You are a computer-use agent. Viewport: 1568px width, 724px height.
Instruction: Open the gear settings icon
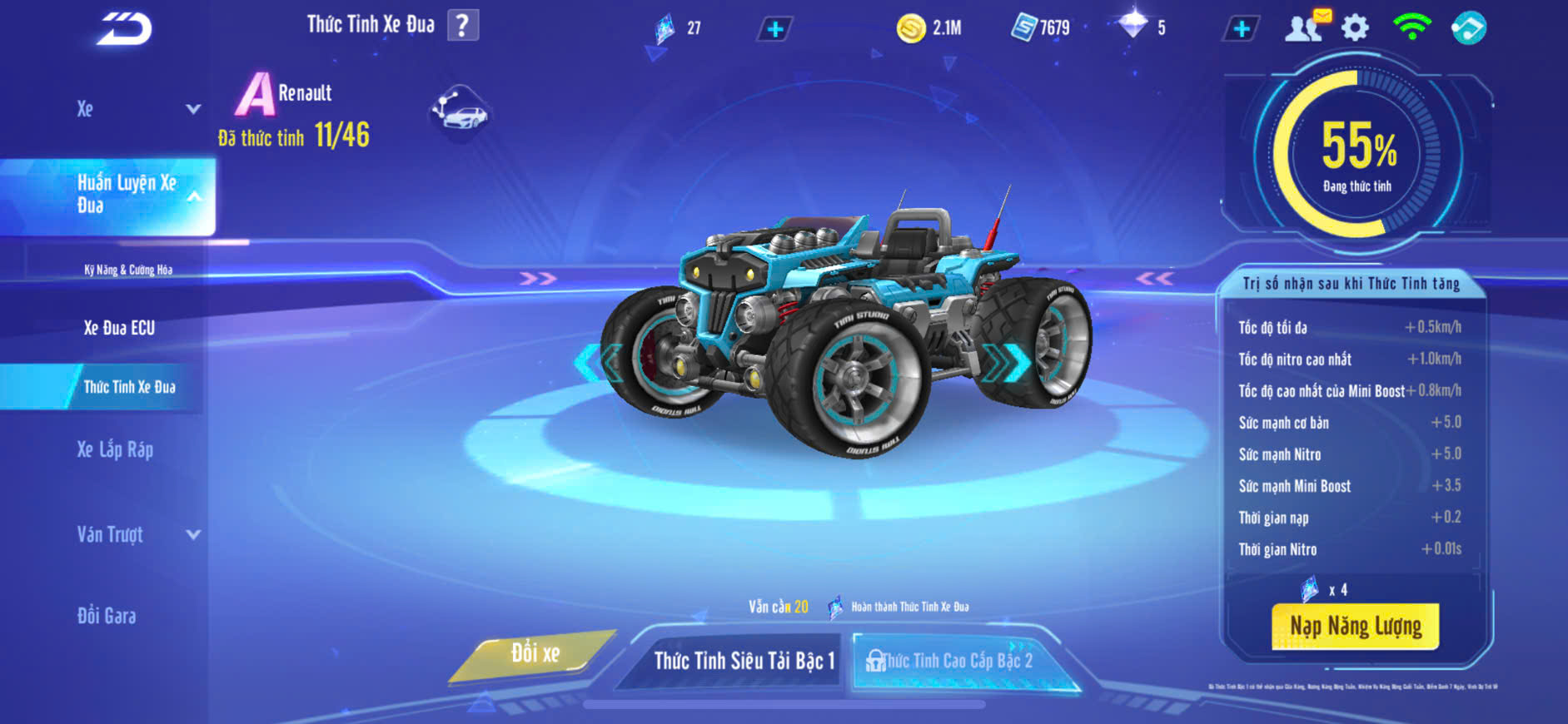click(1355, 28)
